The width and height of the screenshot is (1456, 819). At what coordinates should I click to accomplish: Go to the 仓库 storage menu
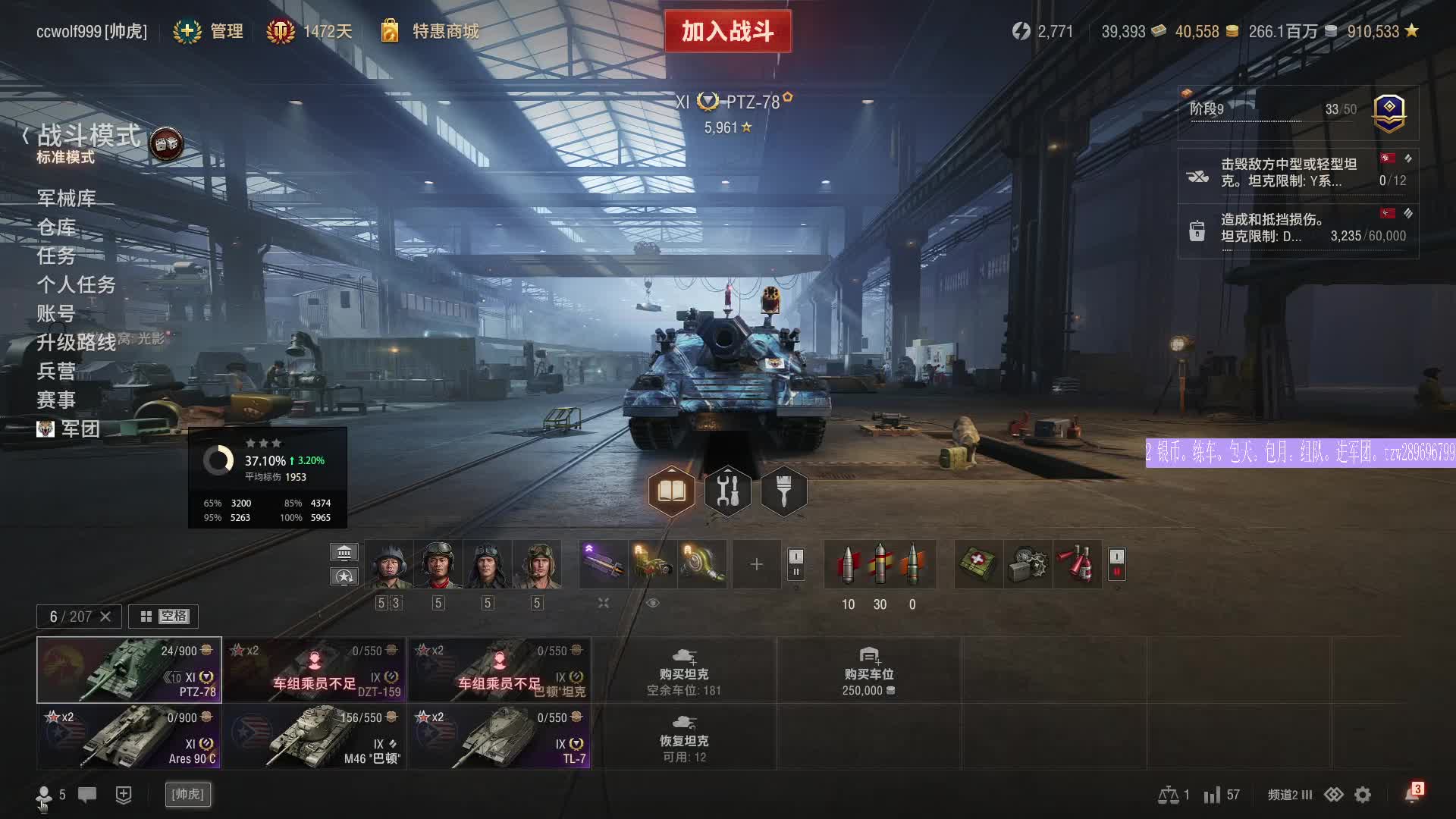pos(56,227)
